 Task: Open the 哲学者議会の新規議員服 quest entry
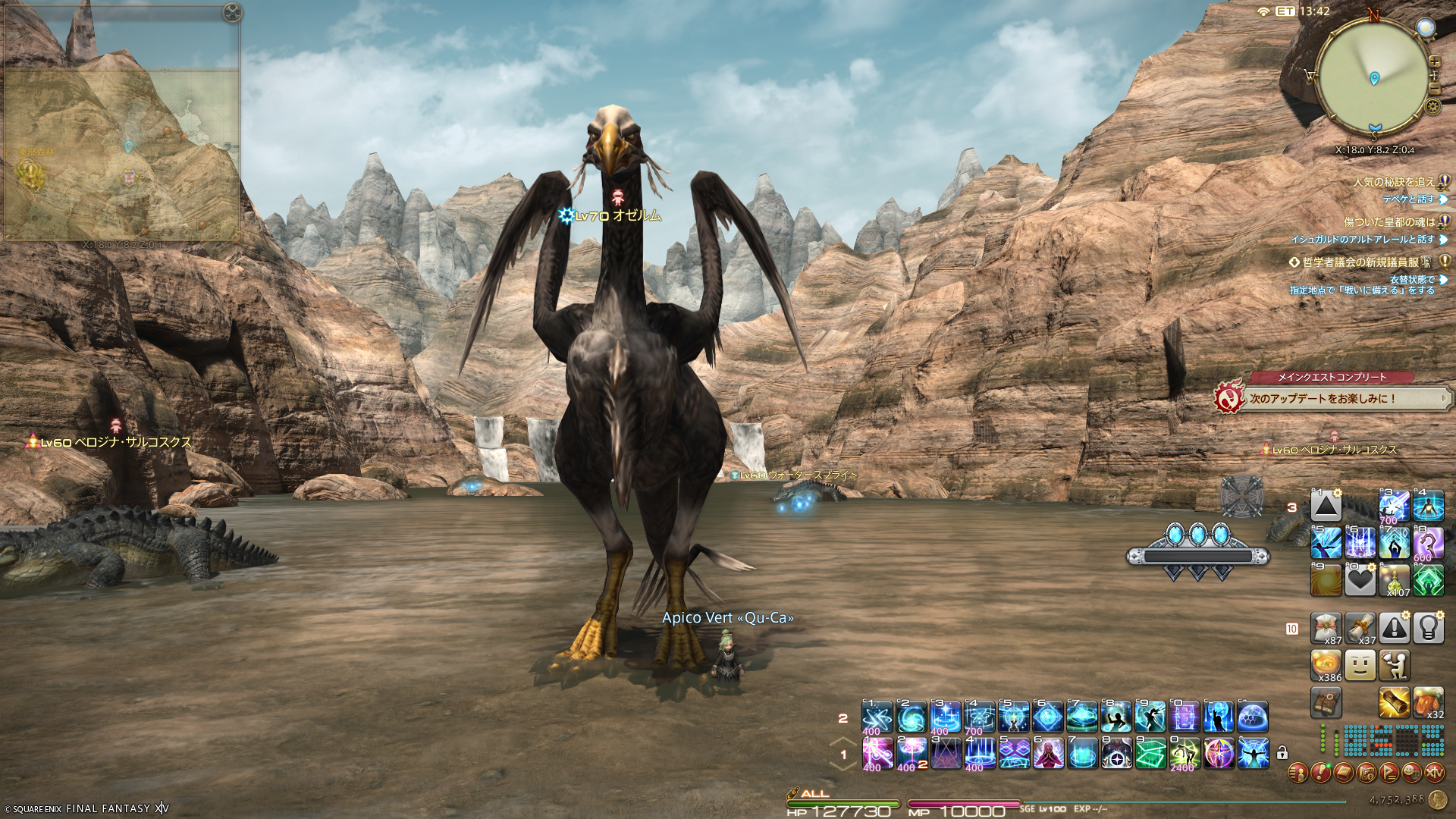click(x=1360, y=262)
